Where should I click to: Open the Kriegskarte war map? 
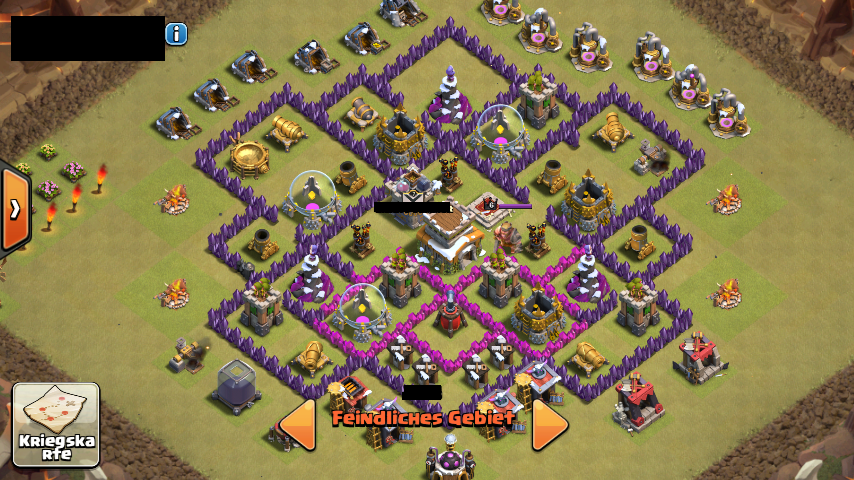point(56,424)
